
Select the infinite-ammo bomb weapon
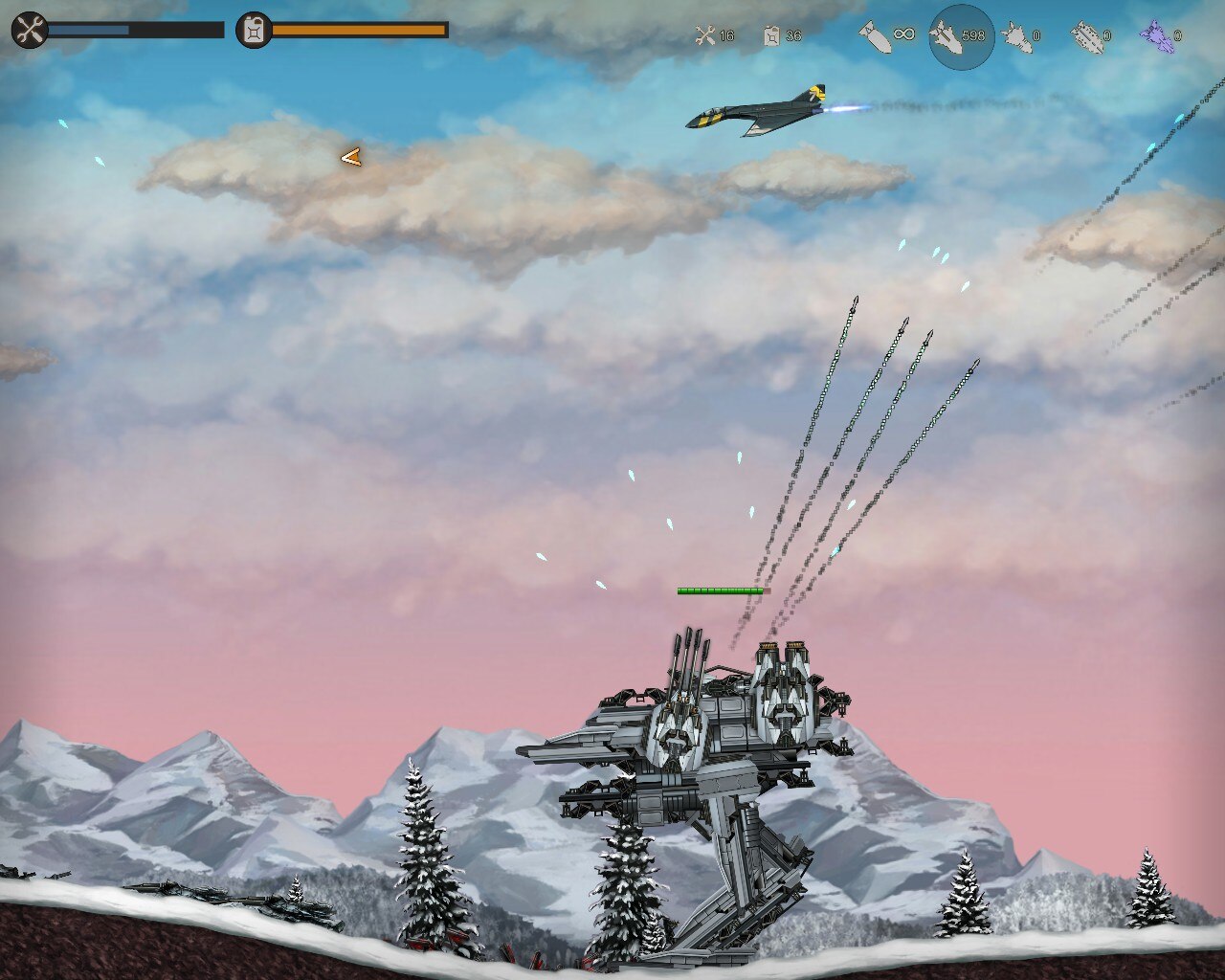(875, 36)
